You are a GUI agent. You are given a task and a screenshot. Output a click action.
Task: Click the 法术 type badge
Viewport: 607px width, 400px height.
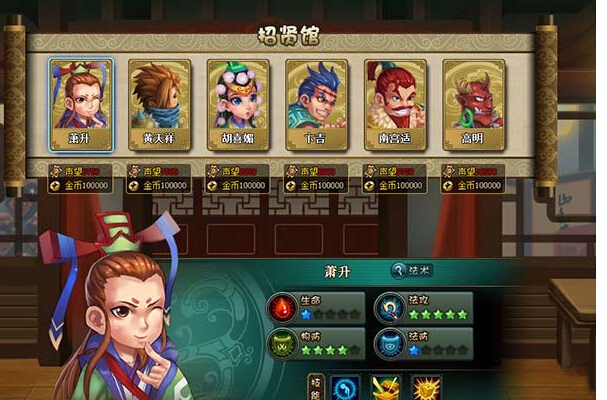pos(412,270)
